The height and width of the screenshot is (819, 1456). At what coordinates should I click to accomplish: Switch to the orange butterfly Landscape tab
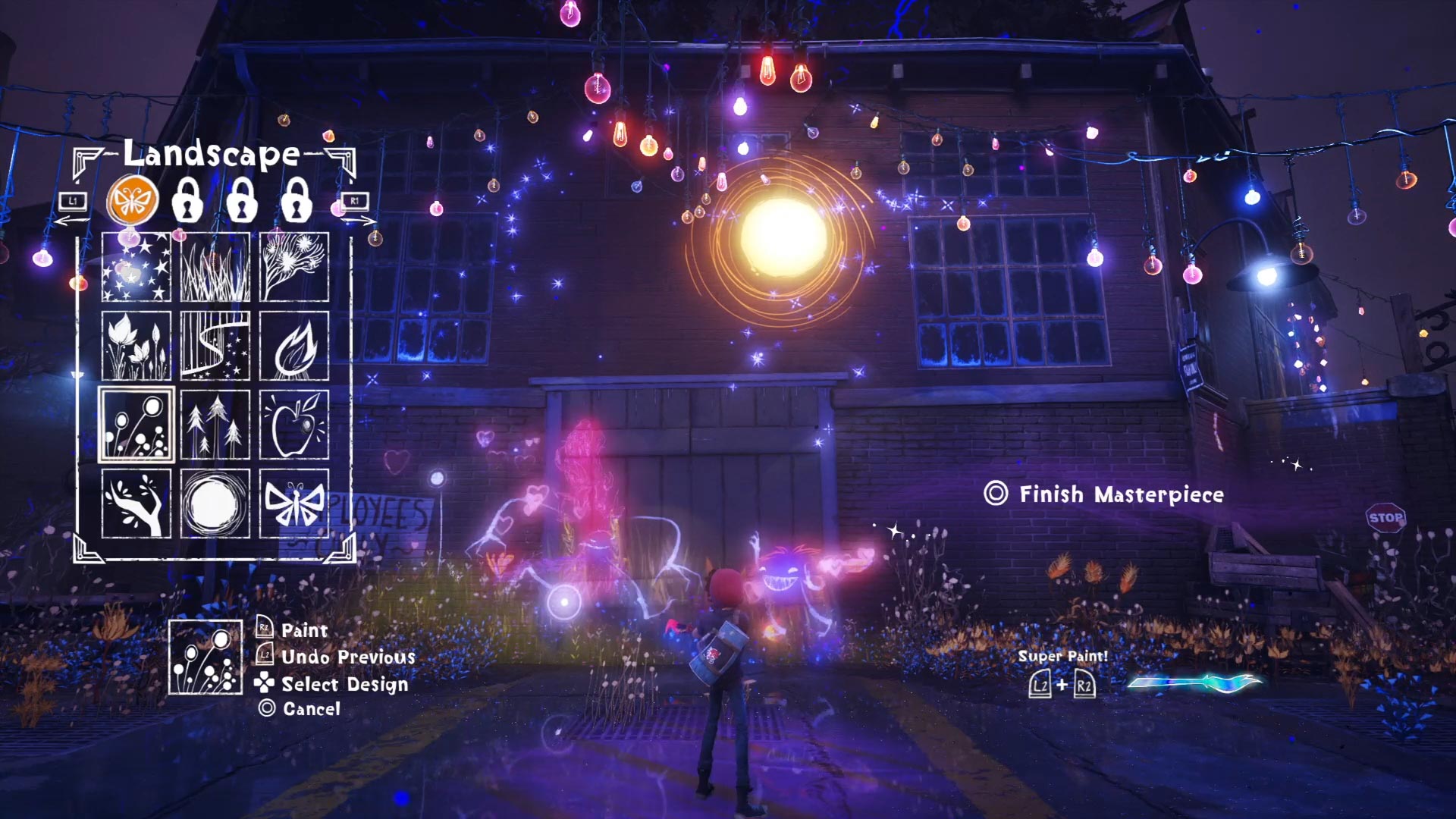tap(133, 201)
